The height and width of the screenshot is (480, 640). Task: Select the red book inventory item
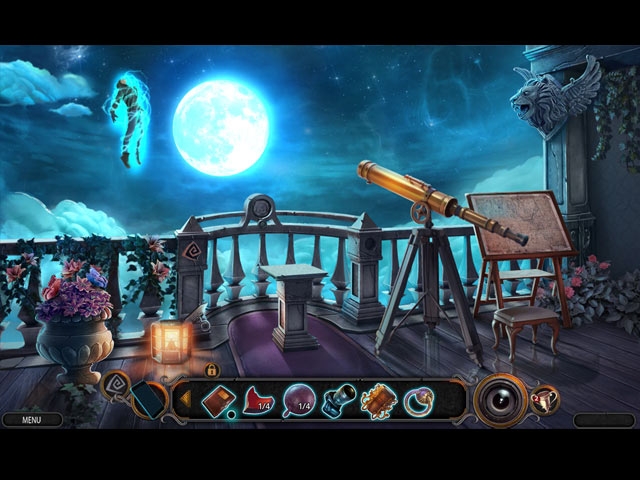(x=218, y=401)
